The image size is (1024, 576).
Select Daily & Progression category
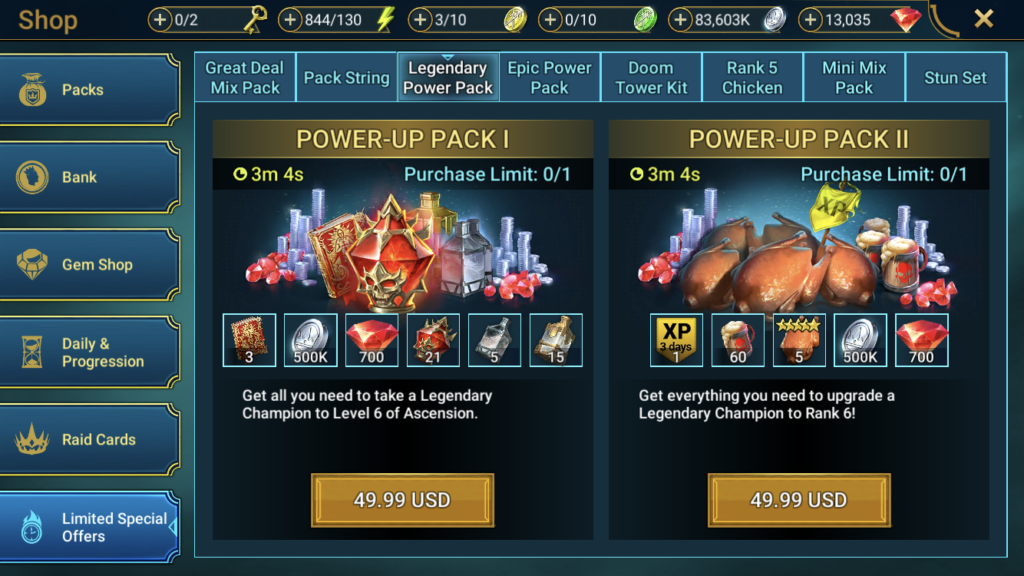[x=90, y=352]
